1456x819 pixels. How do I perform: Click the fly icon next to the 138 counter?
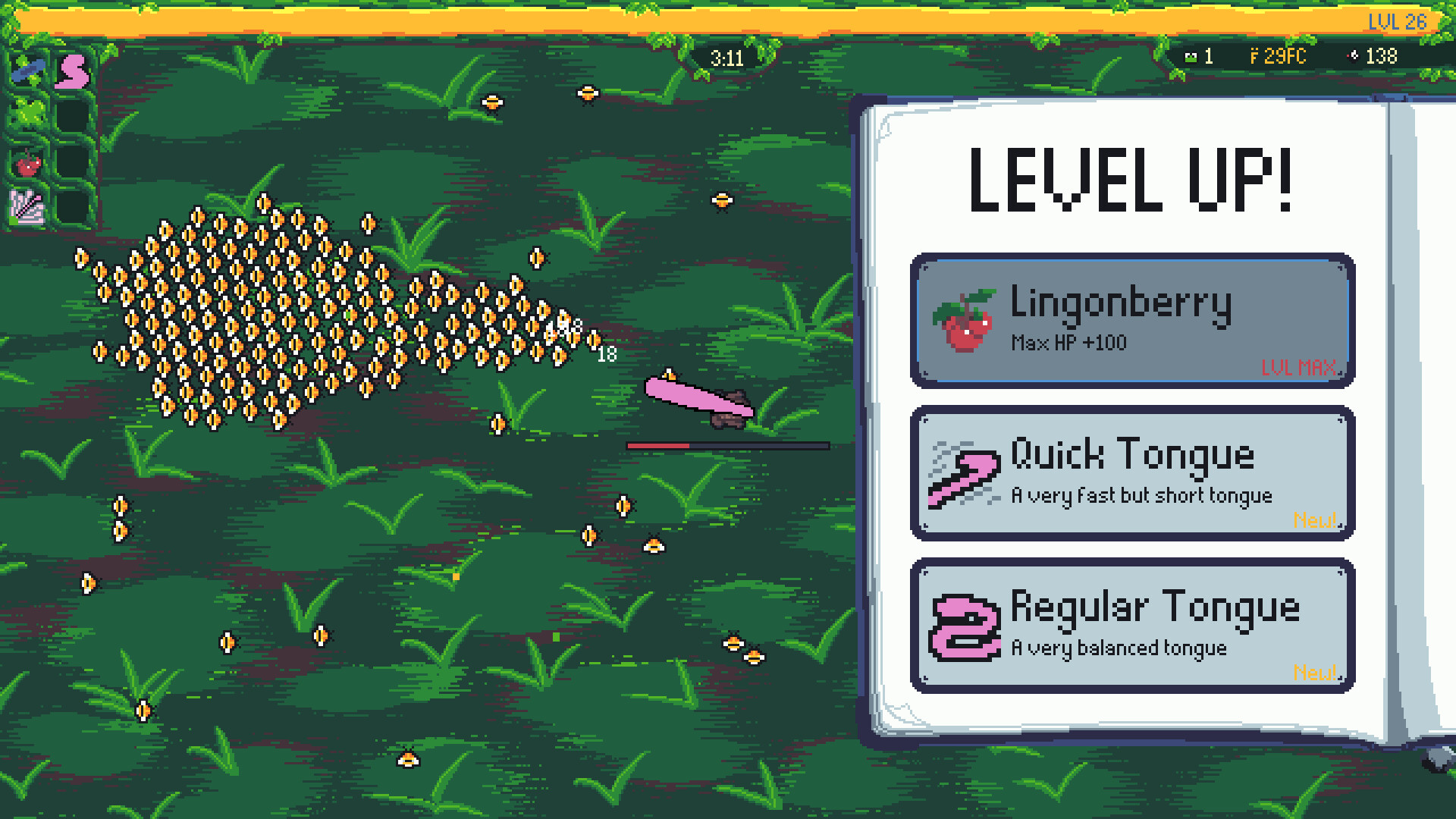pos(1352,55)
